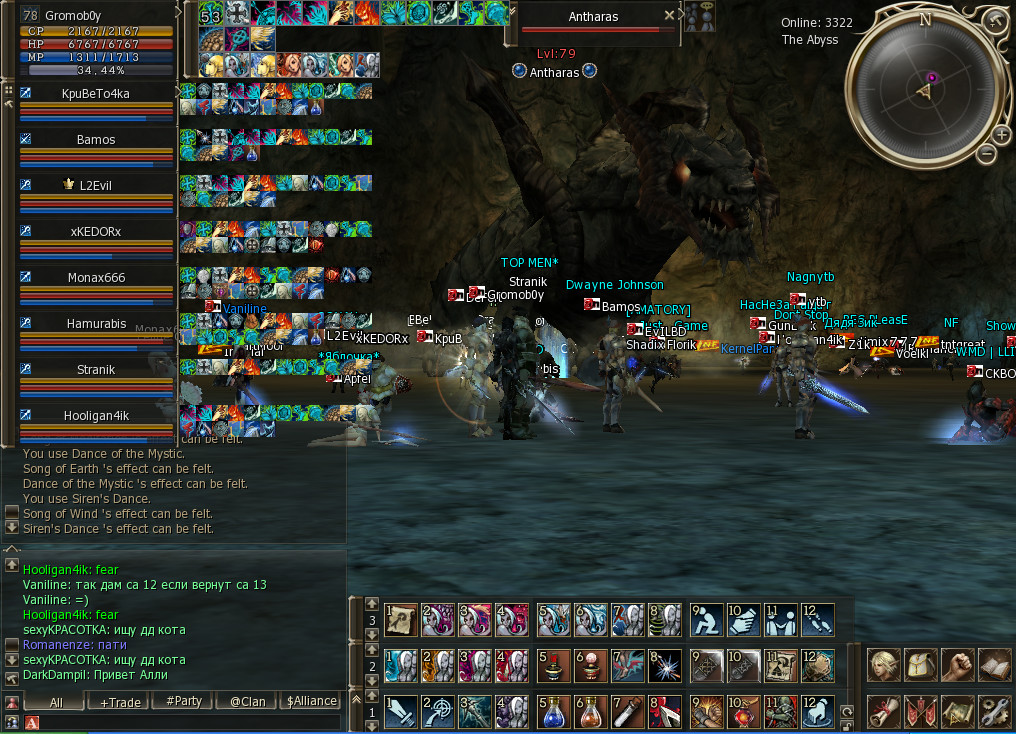Zoom out the radar minimap
Image resolution: width=1016 pixels, height=734 pixels.
(x=986, y=153)
